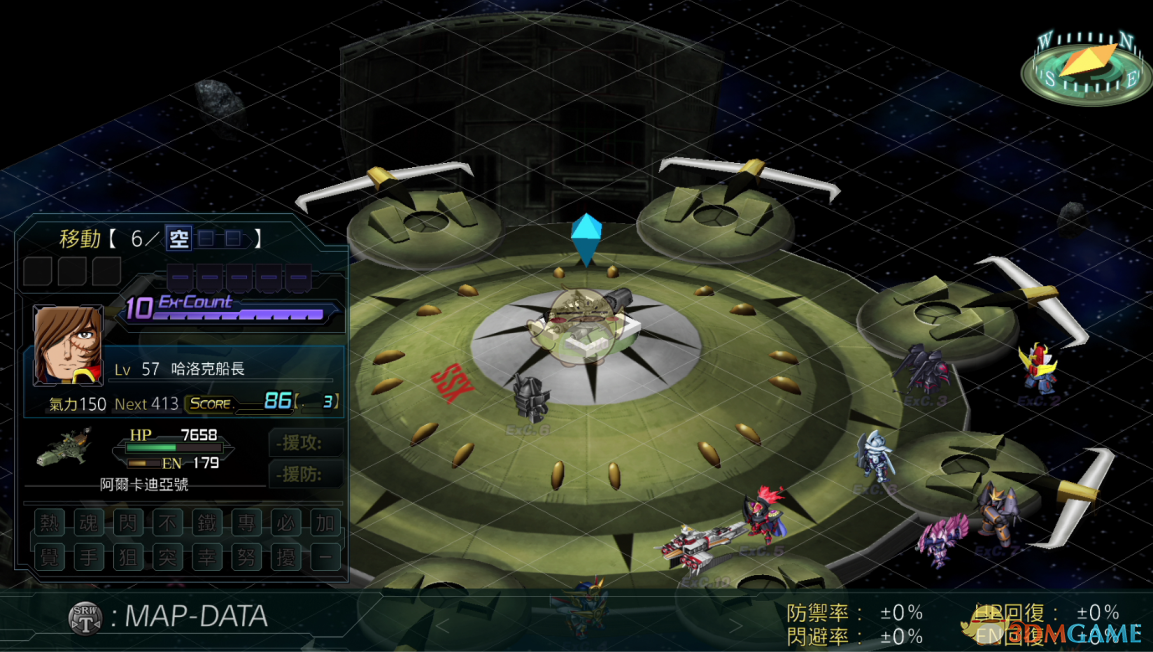
Task: Pick the 手 spirit tile
Action: coord(88,557)
